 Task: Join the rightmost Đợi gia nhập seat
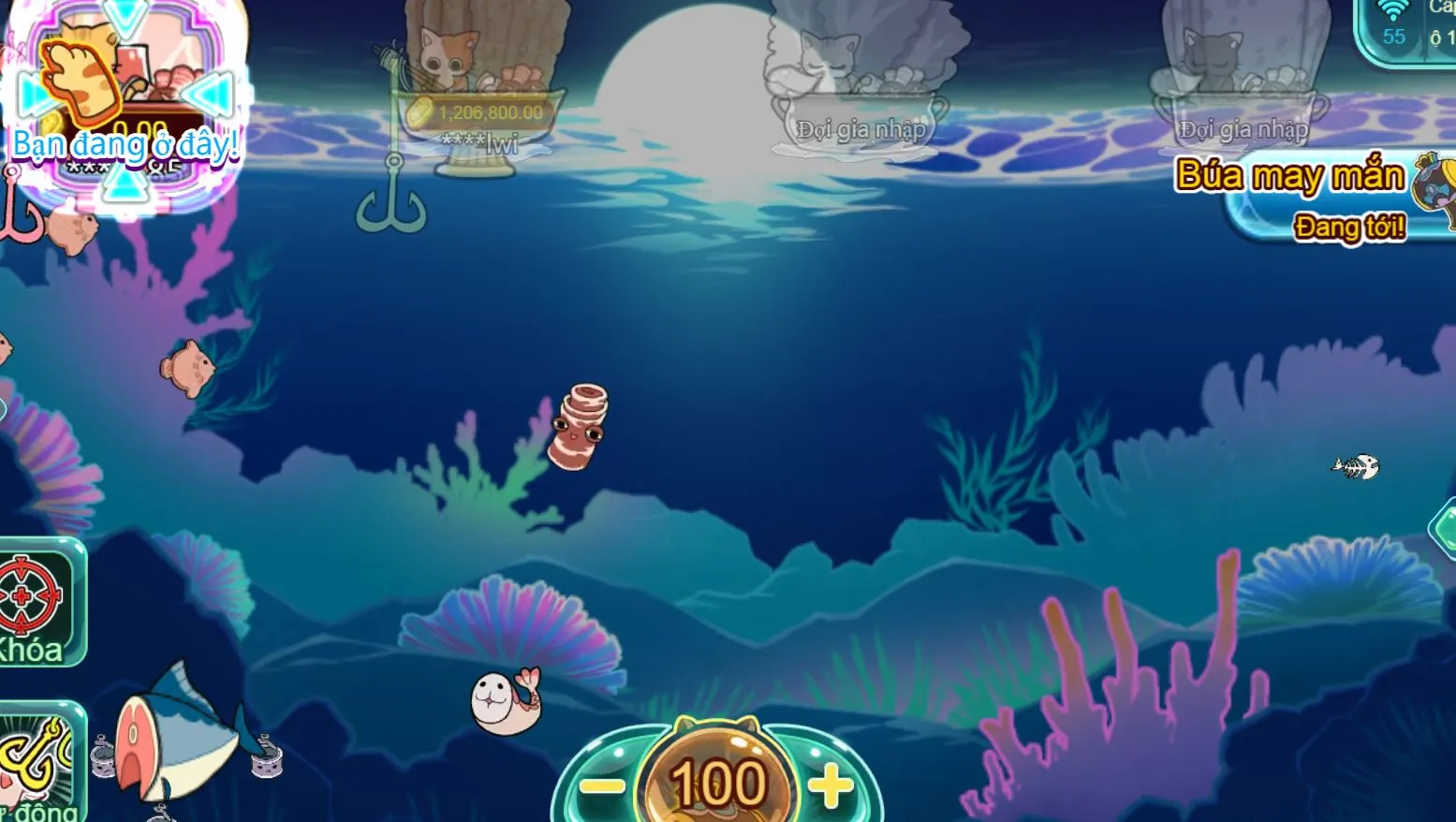[x=1243, y=129]
